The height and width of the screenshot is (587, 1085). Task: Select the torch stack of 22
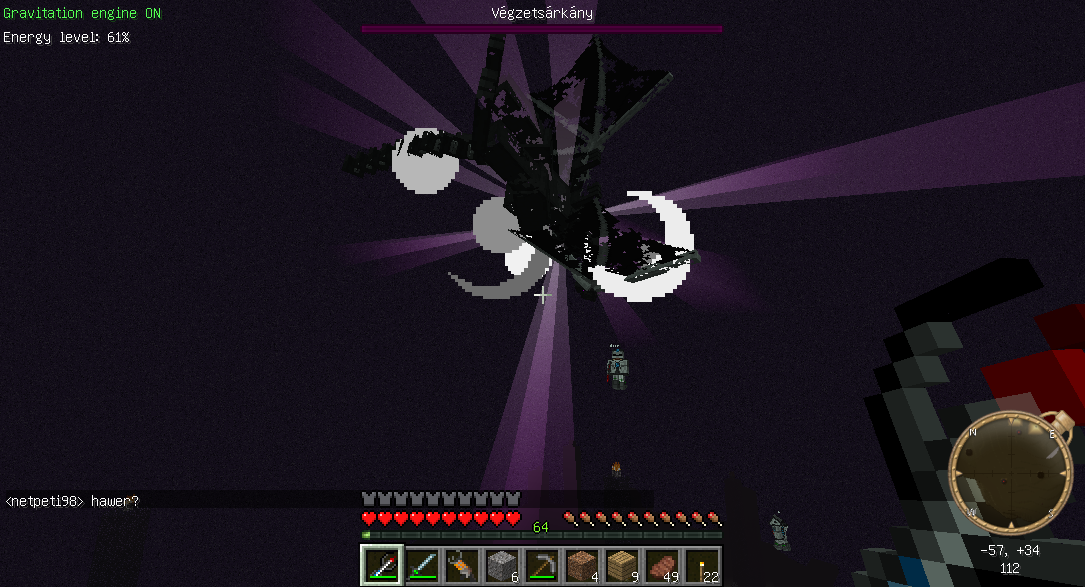[x=701, y=566]
